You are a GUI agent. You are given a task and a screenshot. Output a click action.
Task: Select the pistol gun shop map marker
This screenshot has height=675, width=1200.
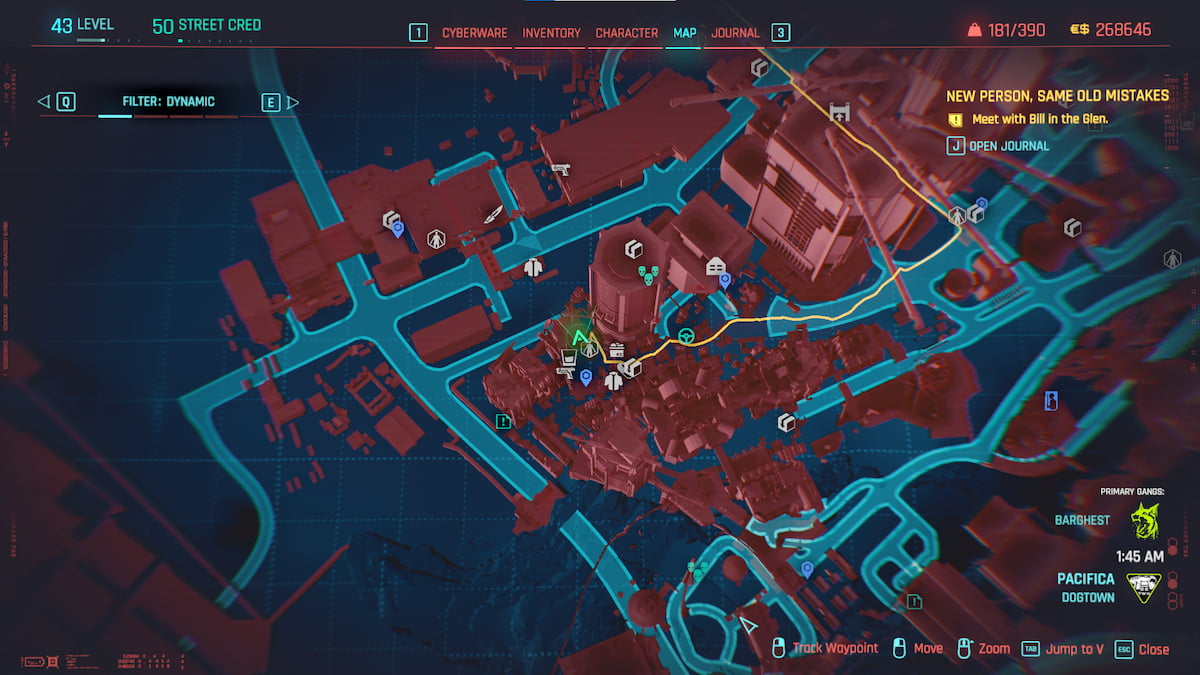pos(560,169)
